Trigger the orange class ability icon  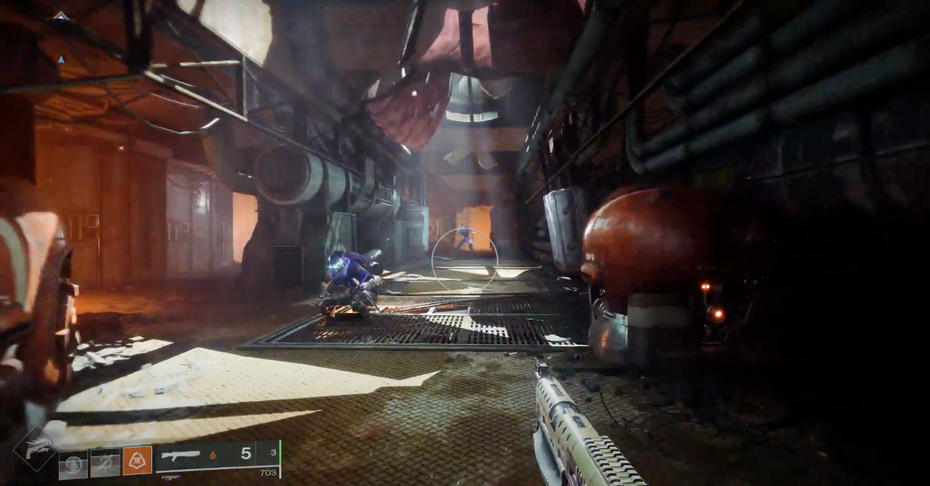pyautogui.click(x=137, y=461)
